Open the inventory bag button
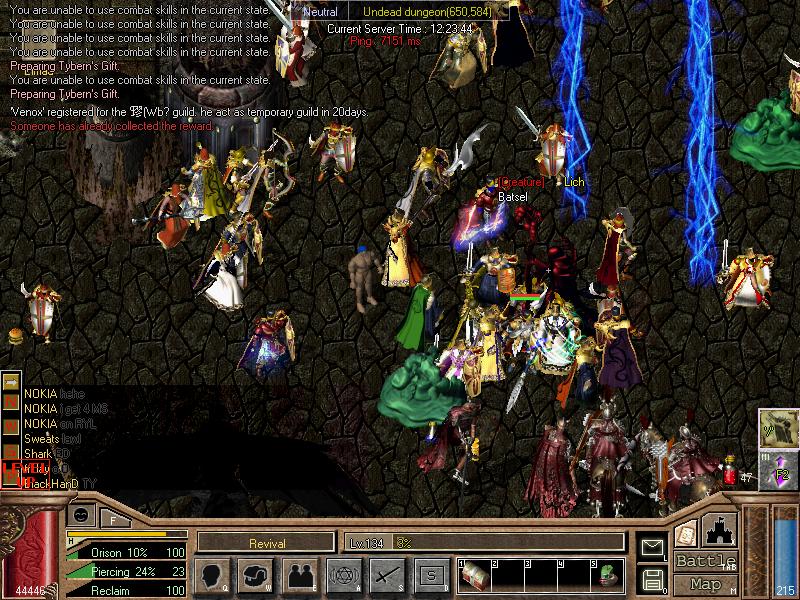The image size is (800, 600). [255, 575]
